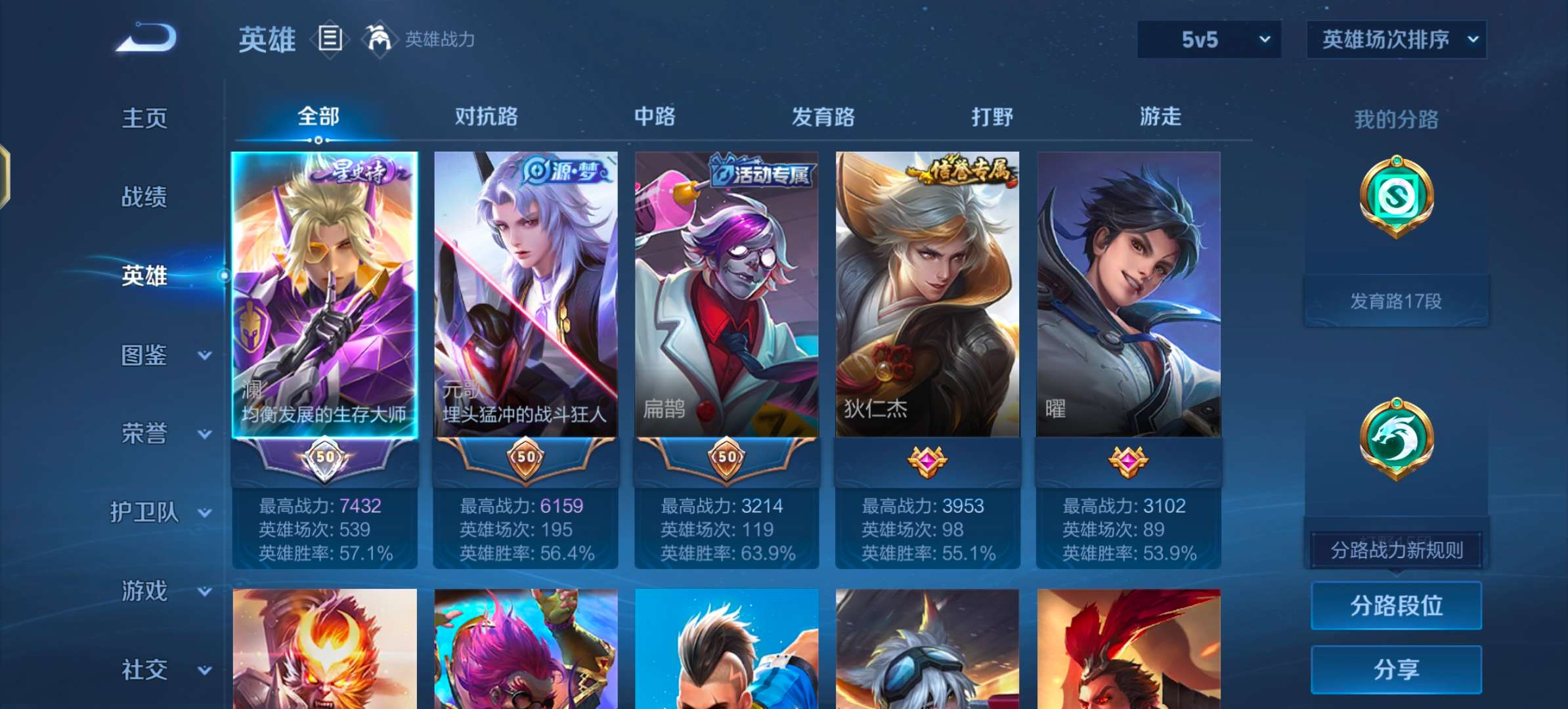Open the 分路段位 button
Image resolution: width=1568 pixels, height=709 pixels.
click(1396, 607)
